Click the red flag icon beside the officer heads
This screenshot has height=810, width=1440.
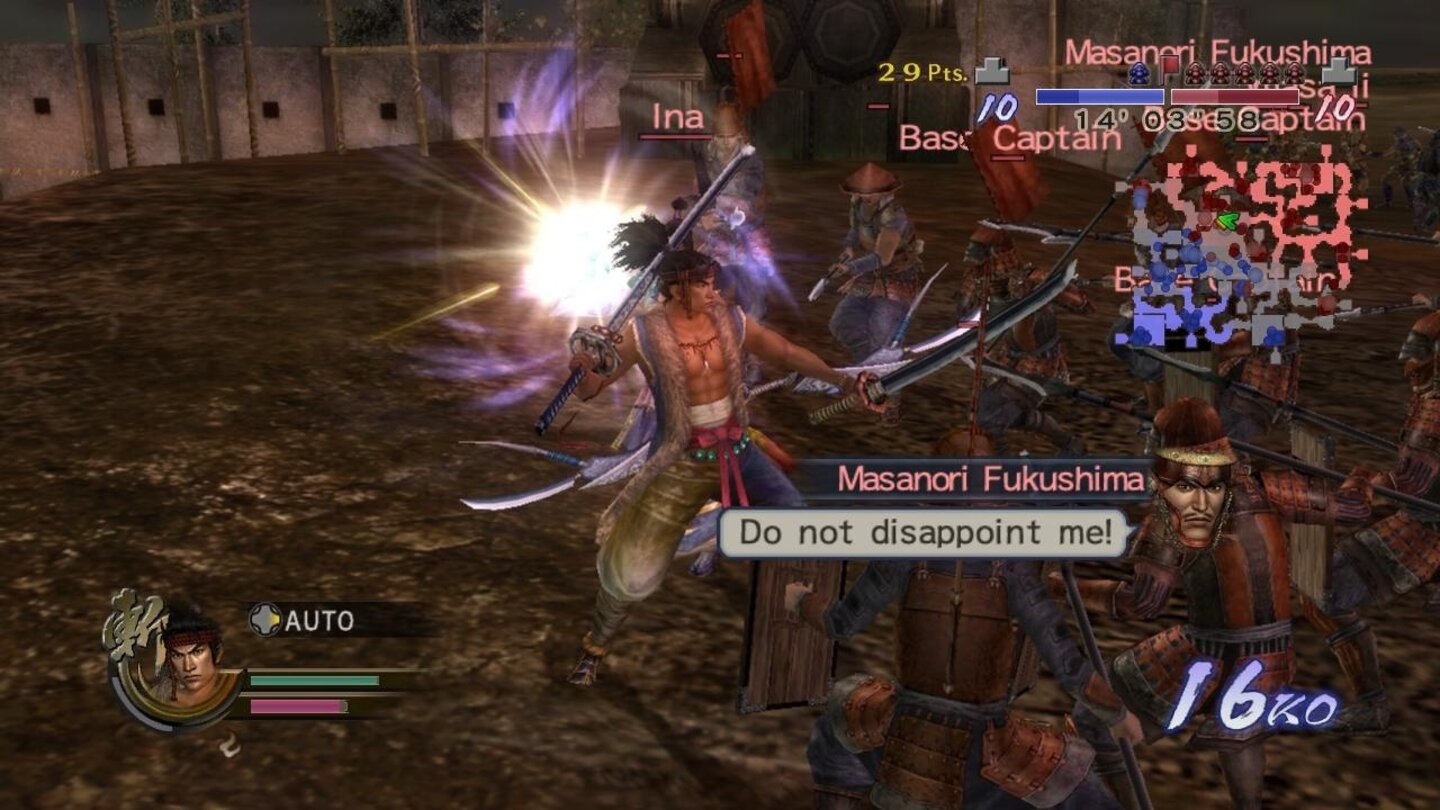tap(1171, 70)
